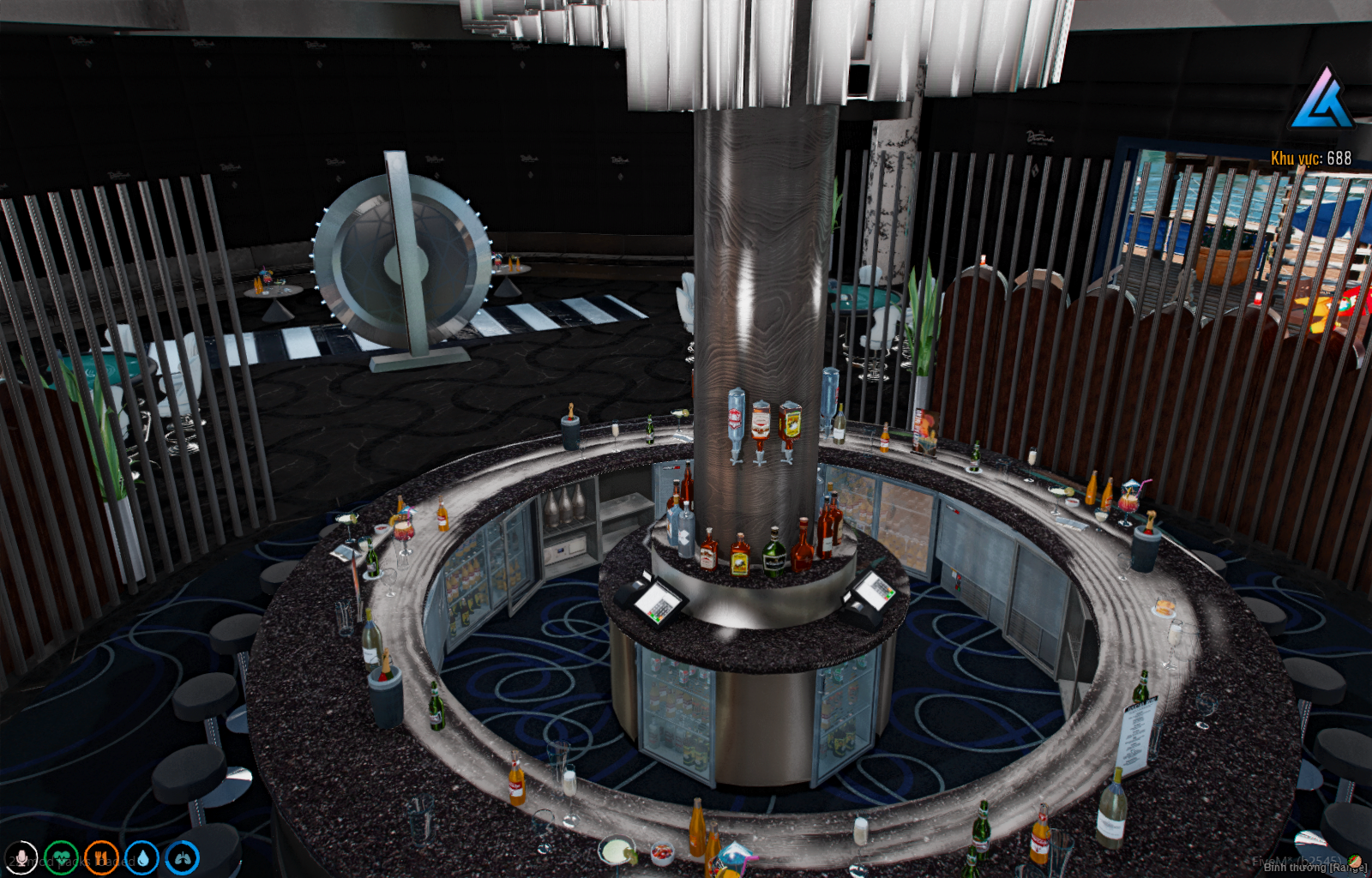This screenshot has width=1372, height=878.
Task: Click the blue triangle server logo
Action: tap(1322, 100)
